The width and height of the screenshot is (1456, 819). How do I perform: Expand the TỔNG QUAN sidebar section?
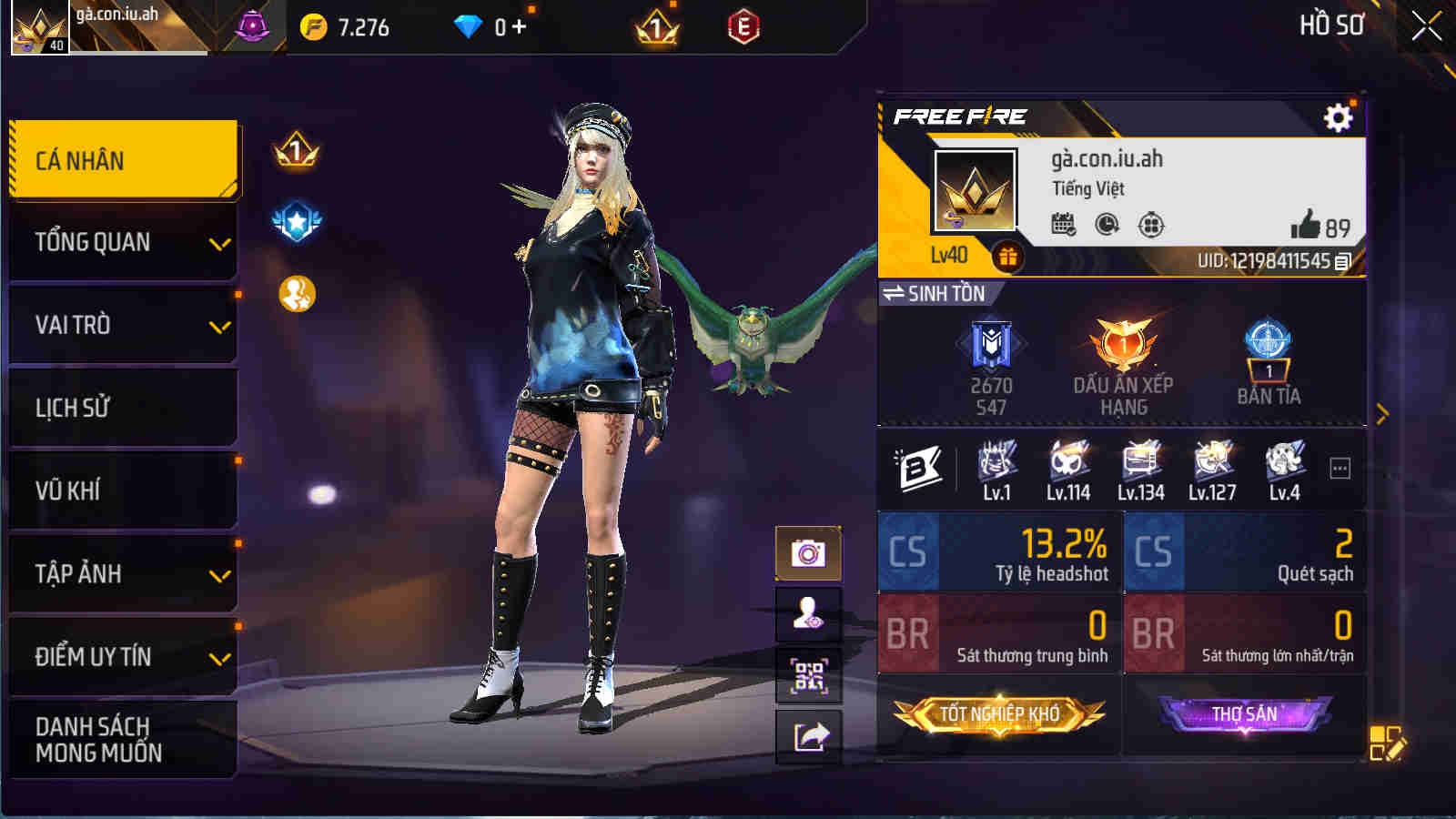coord(123,242)
